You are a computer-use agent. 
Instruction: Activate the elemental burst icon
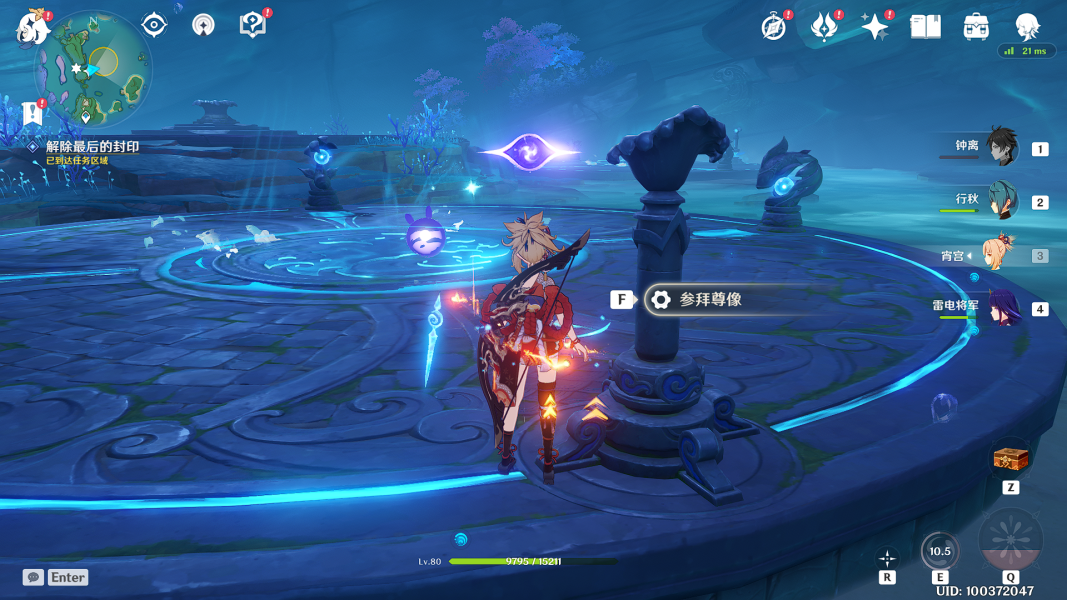1010,541
